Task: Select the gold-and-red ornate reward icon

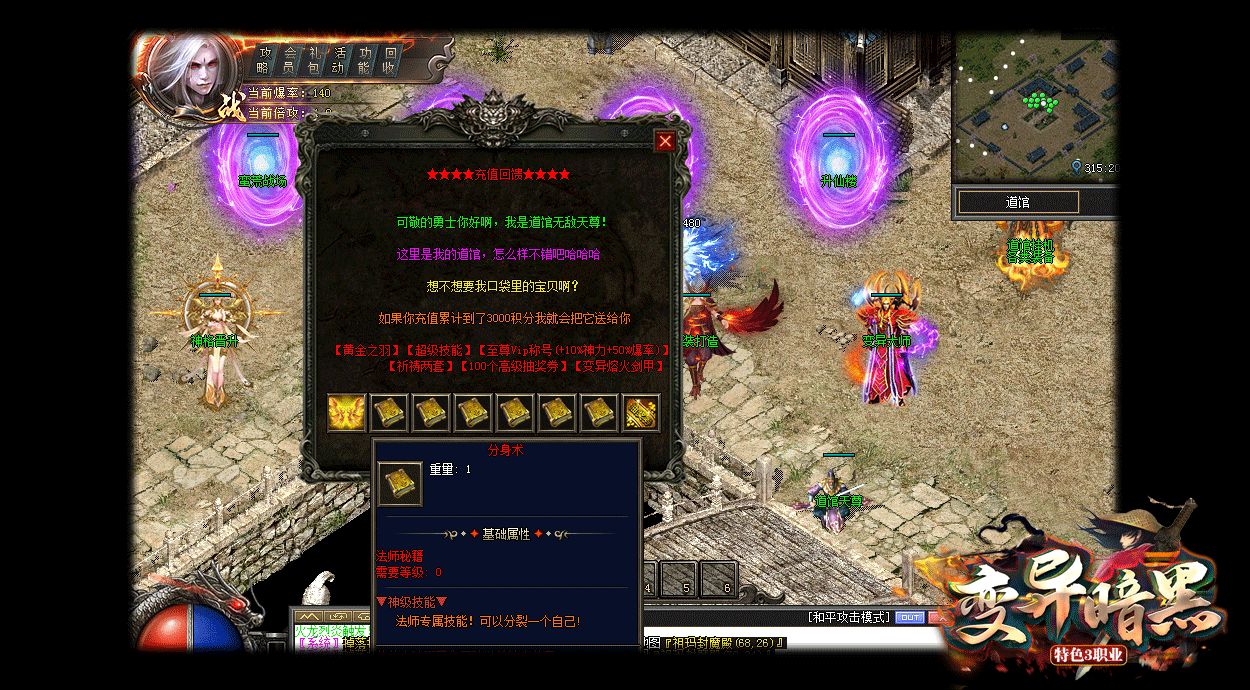Action: click(641, 413)
